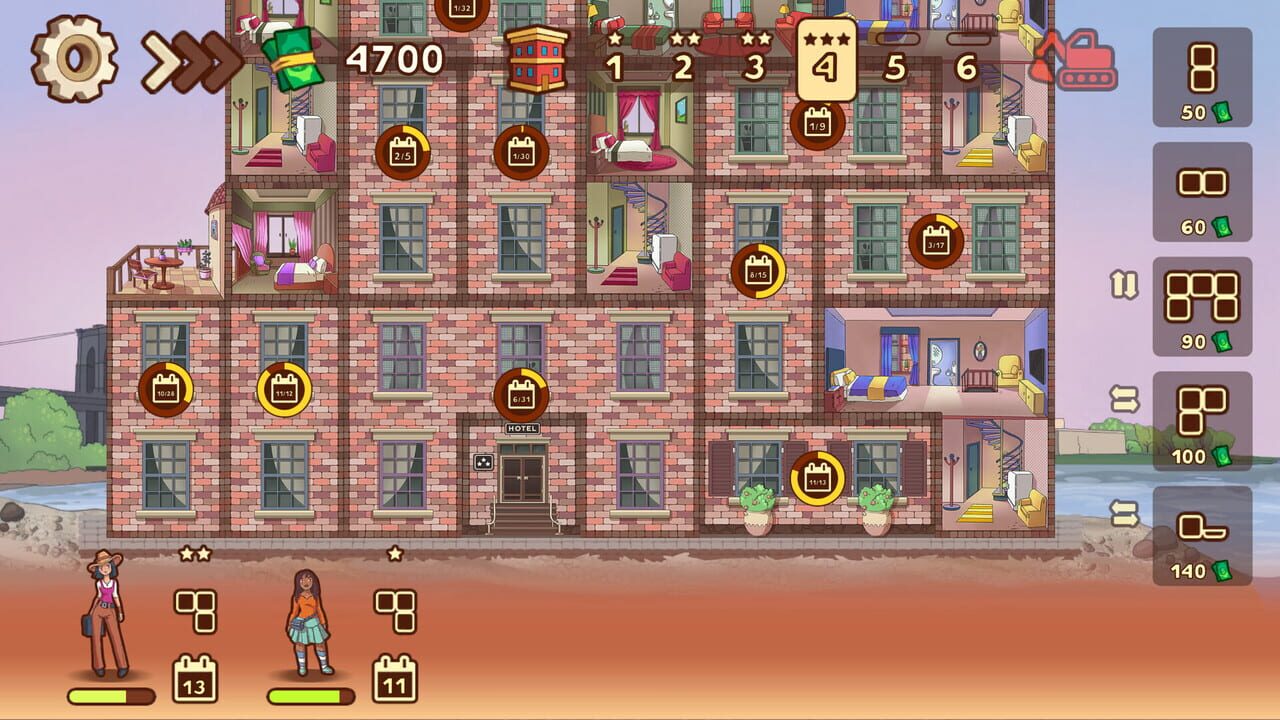Select level 1 with one star
The image size is (1280, 720).
point(614,65)
